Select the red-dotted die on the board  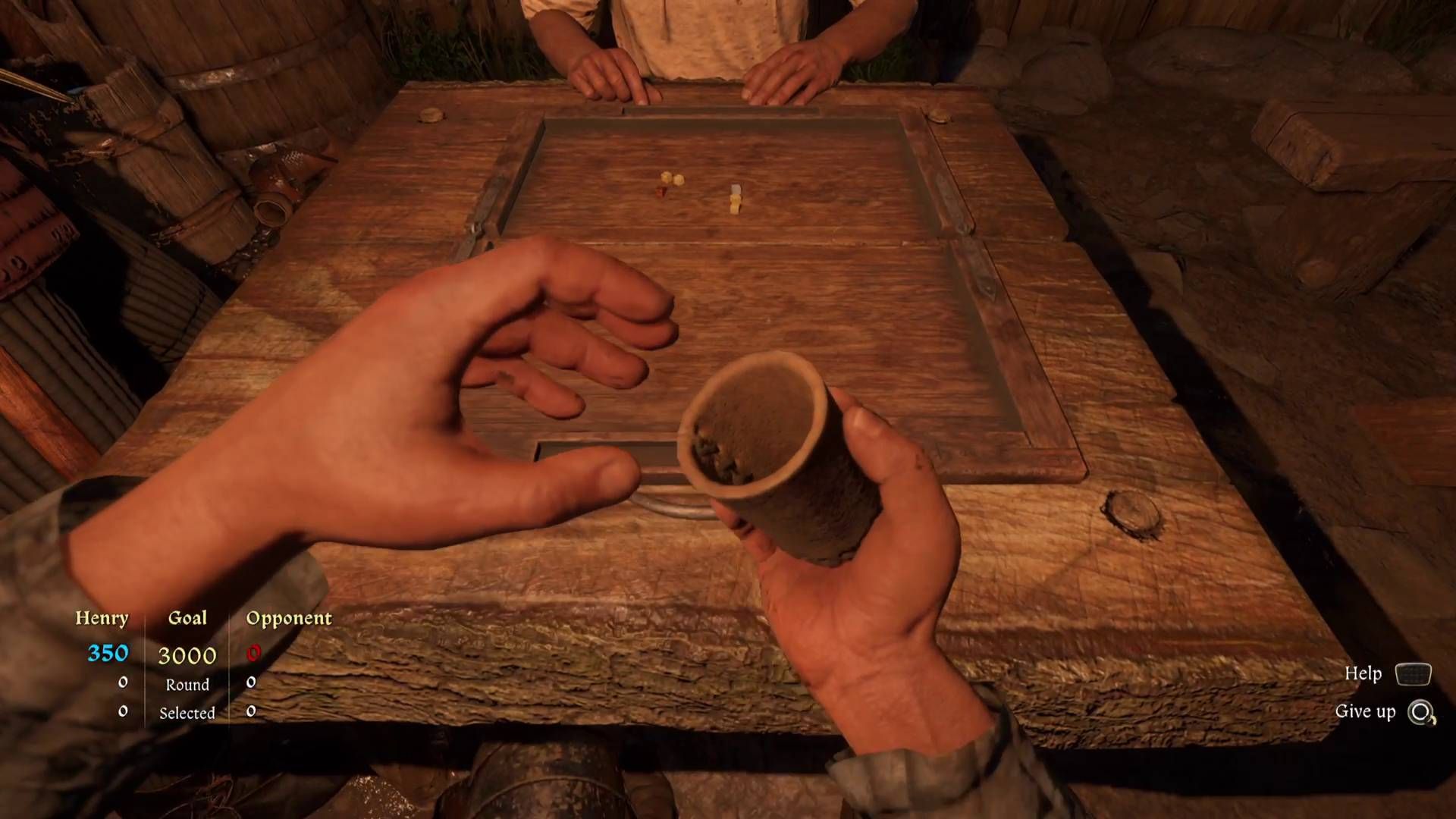point(661,193)
